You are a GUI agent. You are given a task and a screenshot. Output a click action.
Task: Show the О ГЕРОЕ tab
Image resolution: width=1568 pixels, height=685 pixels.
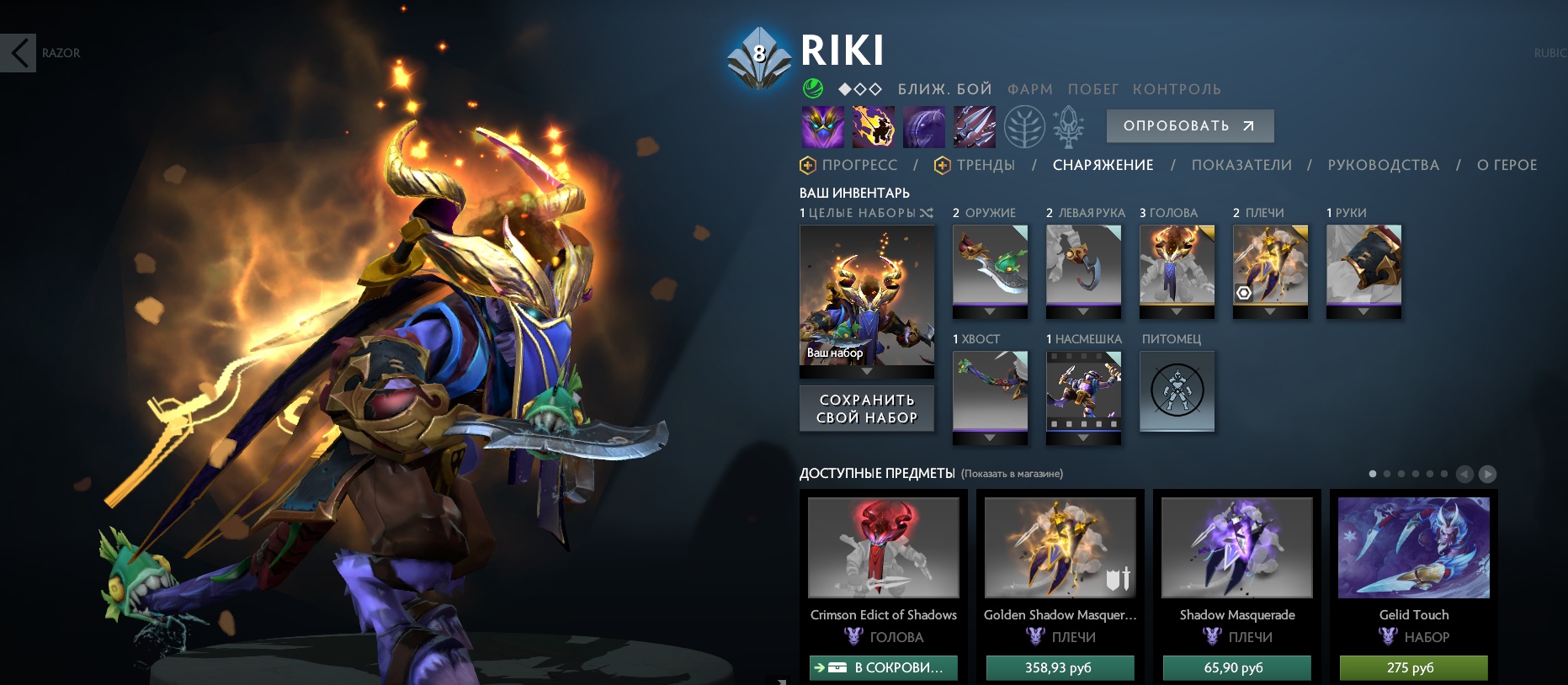[x=1507, y=165]
